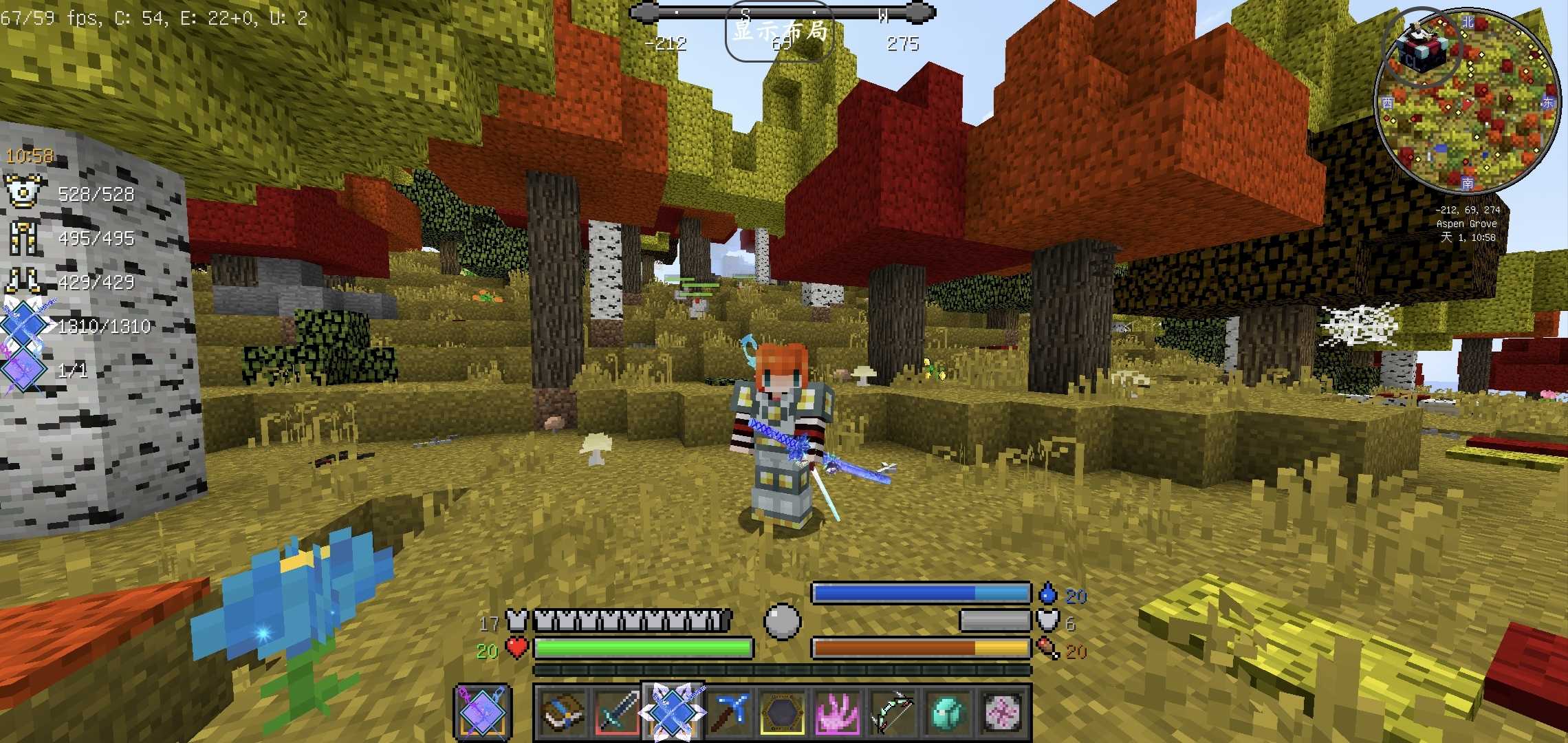Pick the dark hexagon item slot
Viewport: 1568px width, 743px height.
tap(782, 712)
